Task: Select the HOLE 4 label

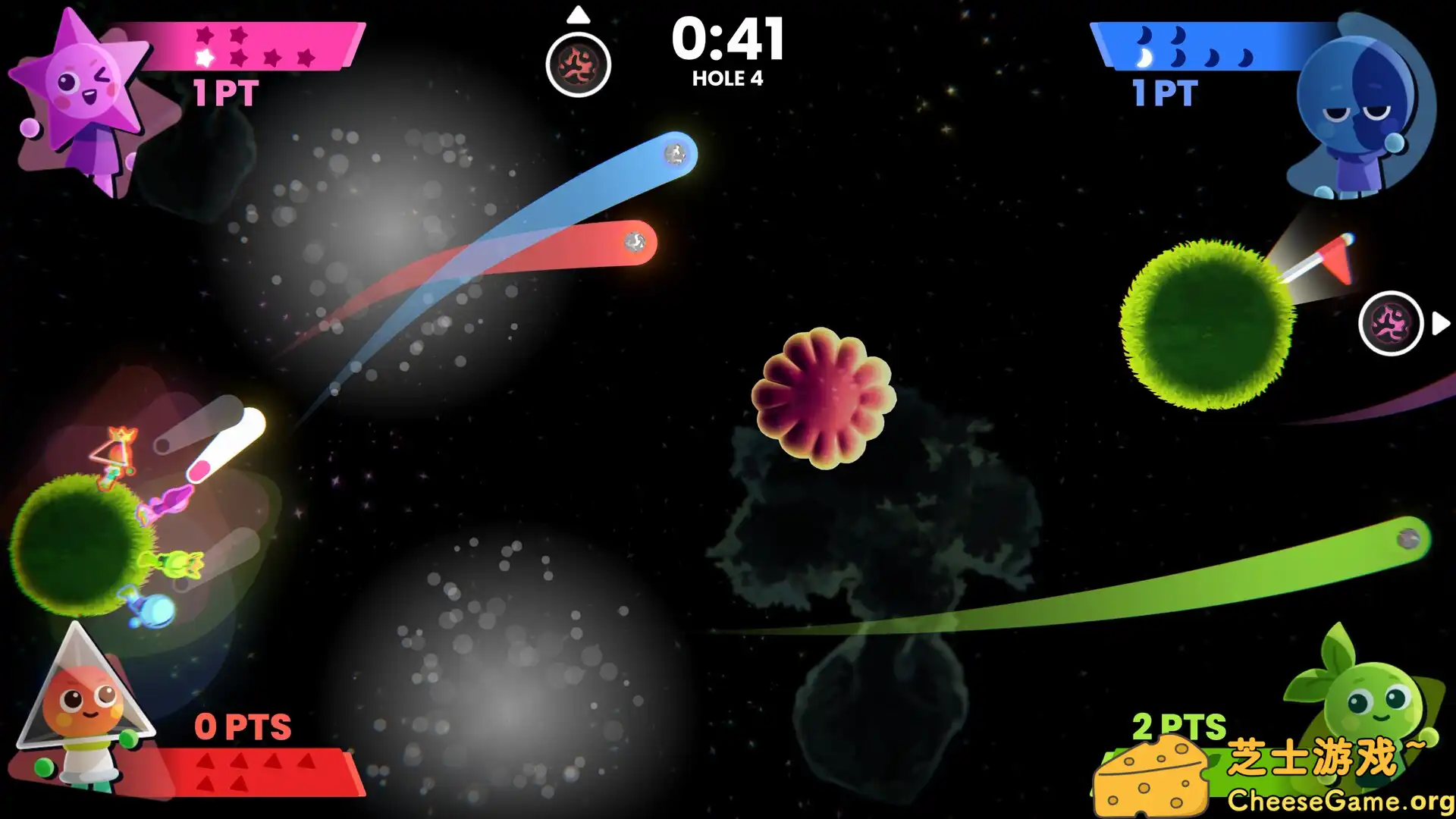Action: (730, 77)
